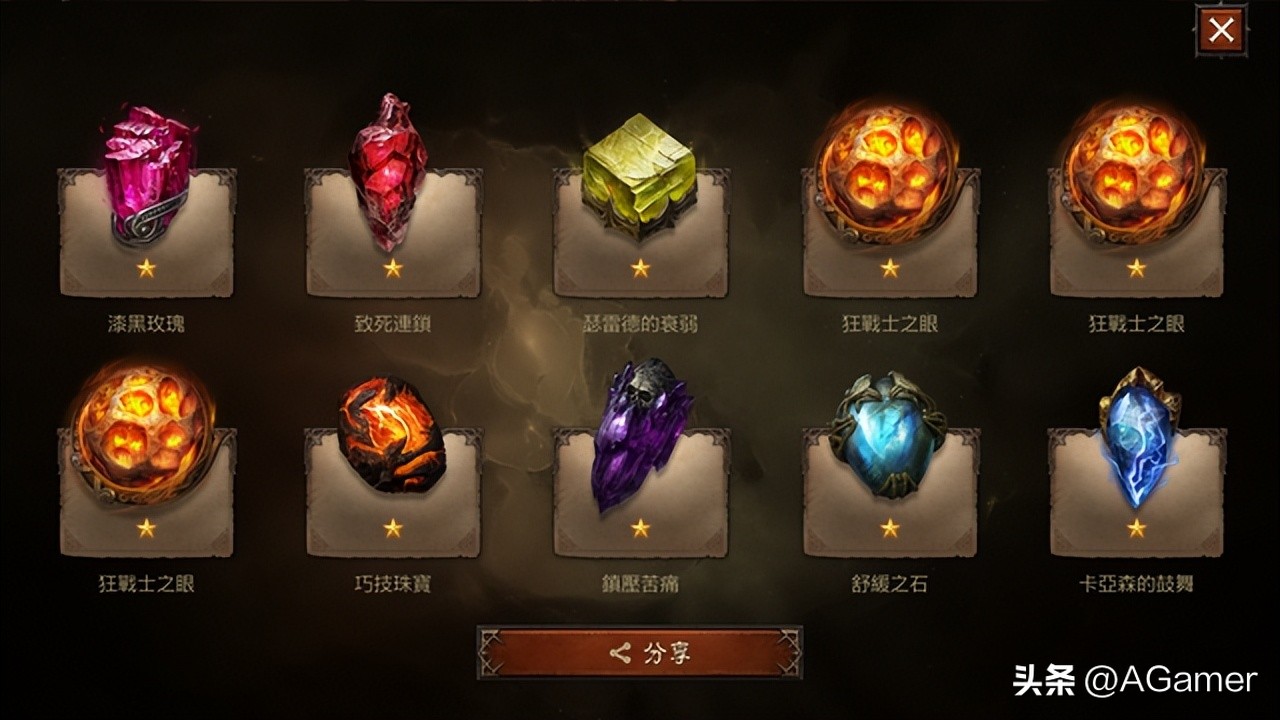1280x720 pixels.
Task: Open the purple 鎮壓苦痛 gem with skull
Action: pyautogui.click(x=637, y=440)
